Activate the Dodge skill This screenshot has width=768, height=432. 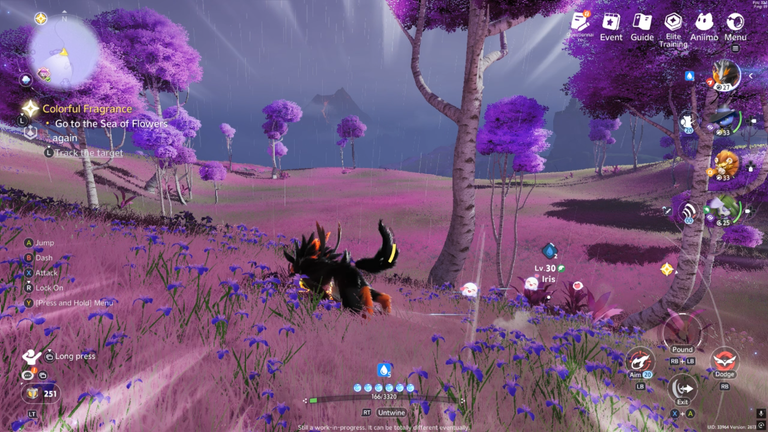click(x=723, y=362)
